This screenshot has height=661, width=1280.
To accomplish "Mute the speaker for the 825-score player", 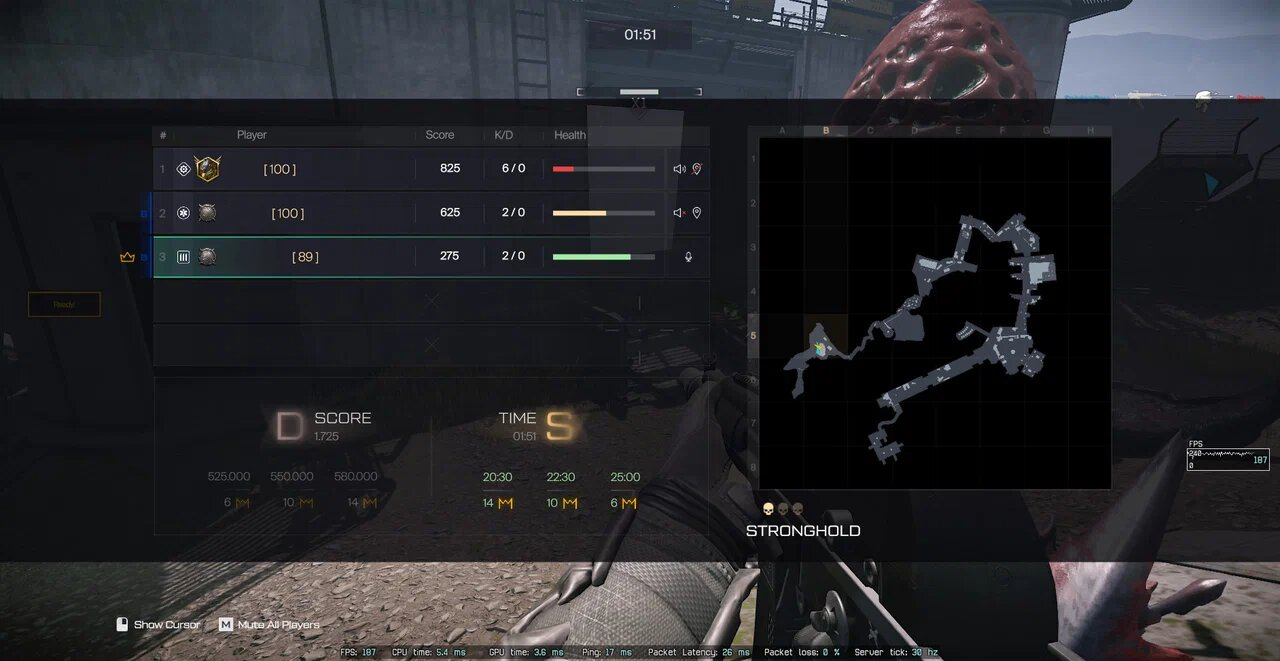I will pos(679,169).
